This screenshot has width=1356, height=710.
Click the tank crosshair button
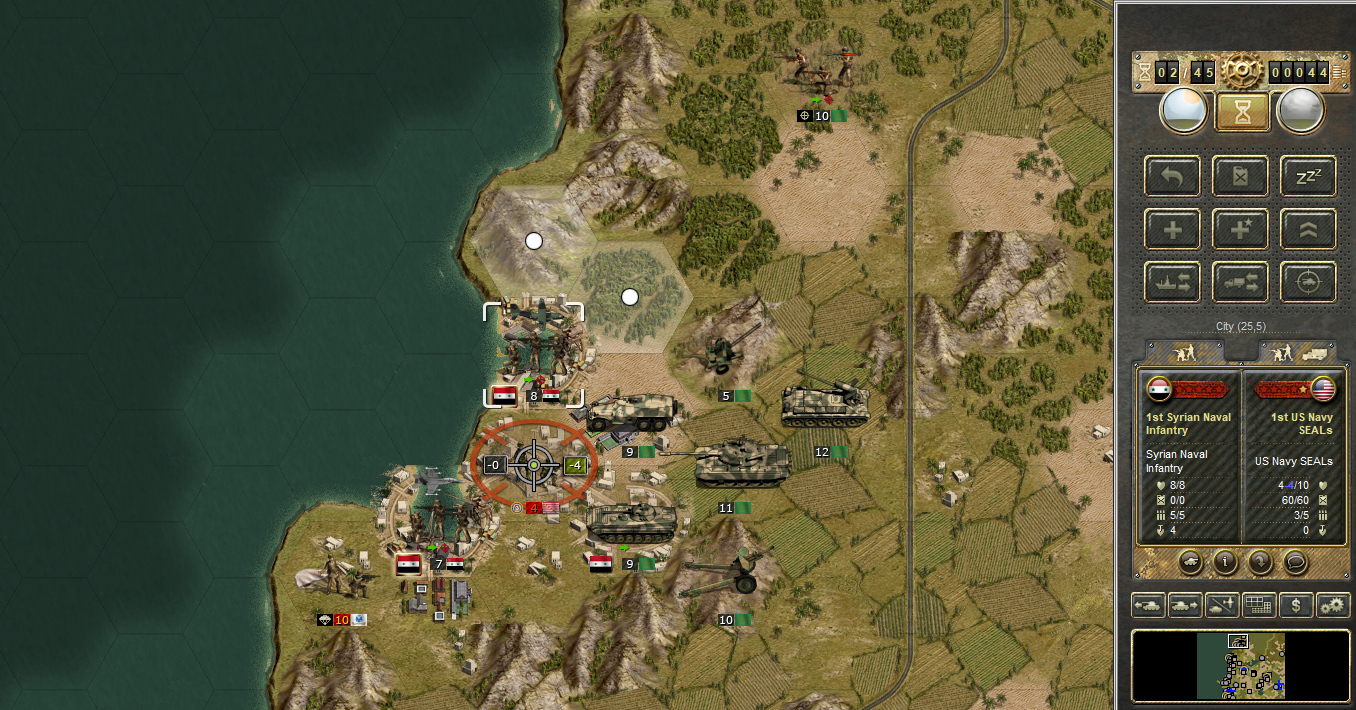(1308, 282)
